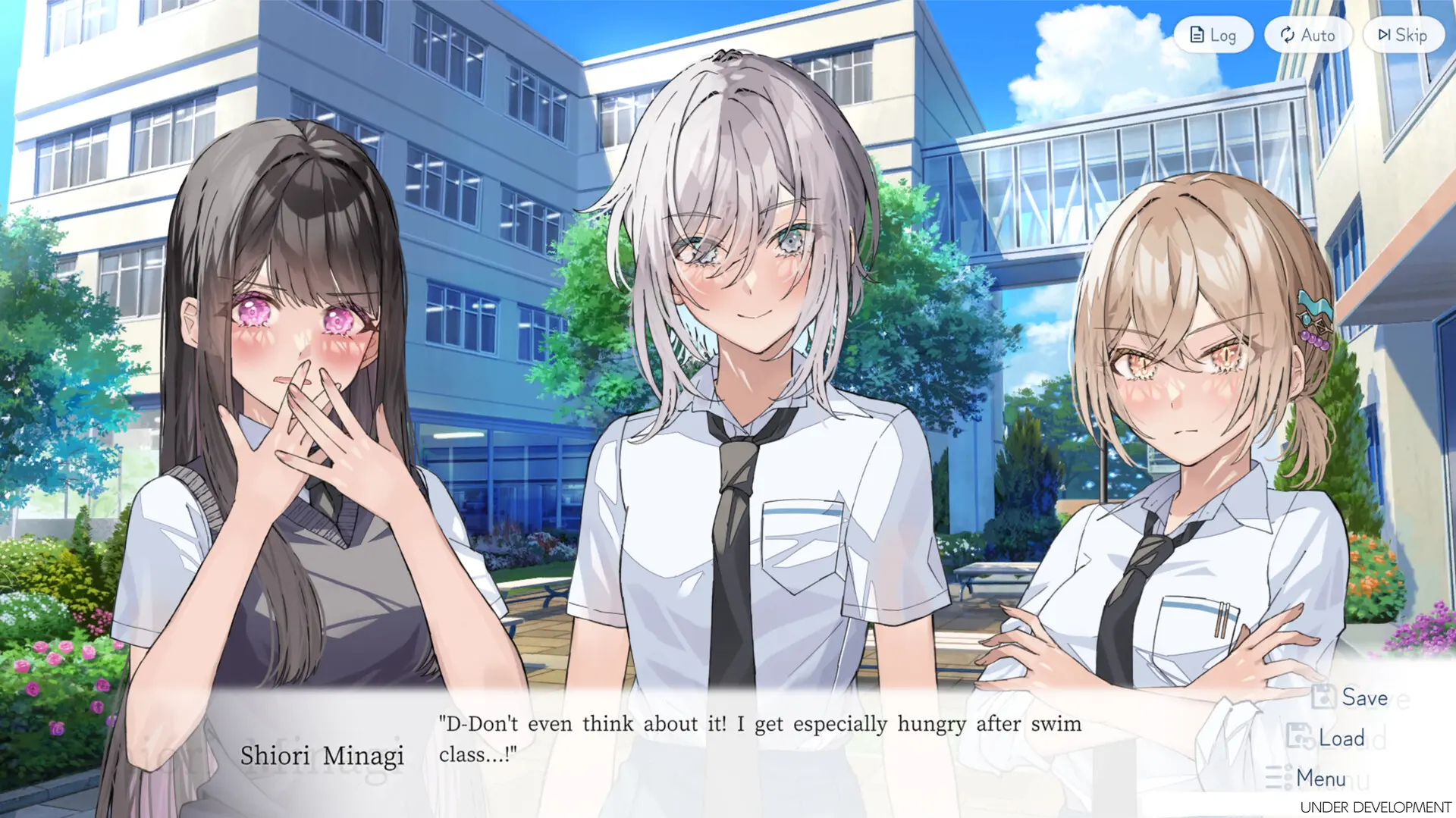Click Shiori's spoken line about swim class
This screenshot has width=1456, height=818.
click(757, 724)
